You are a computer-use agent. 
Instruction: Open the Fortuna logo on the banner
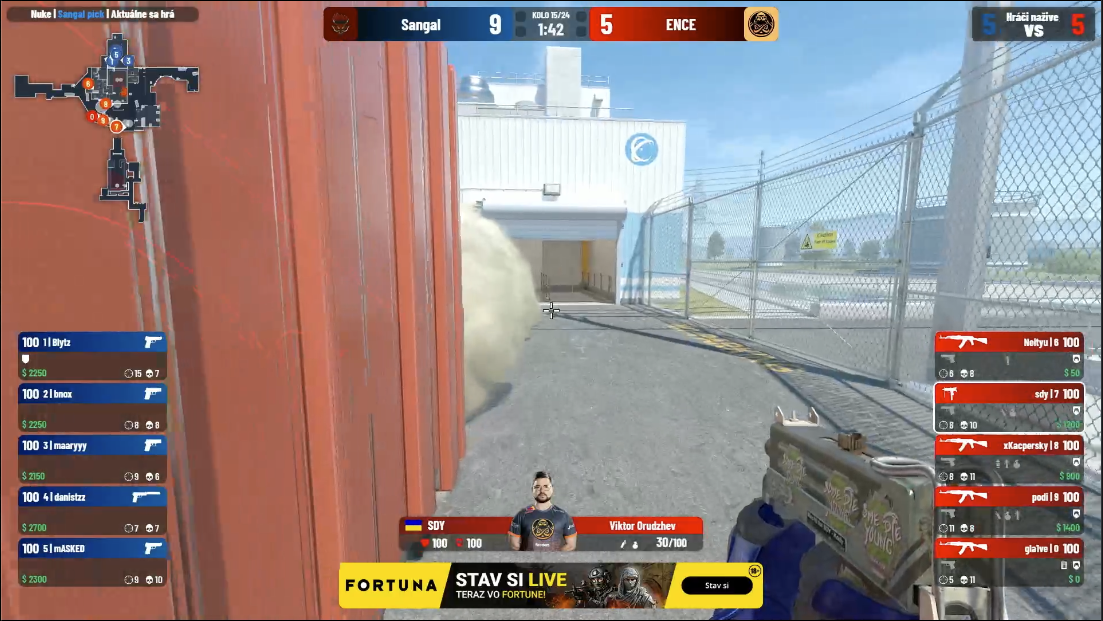coord(392,585)
